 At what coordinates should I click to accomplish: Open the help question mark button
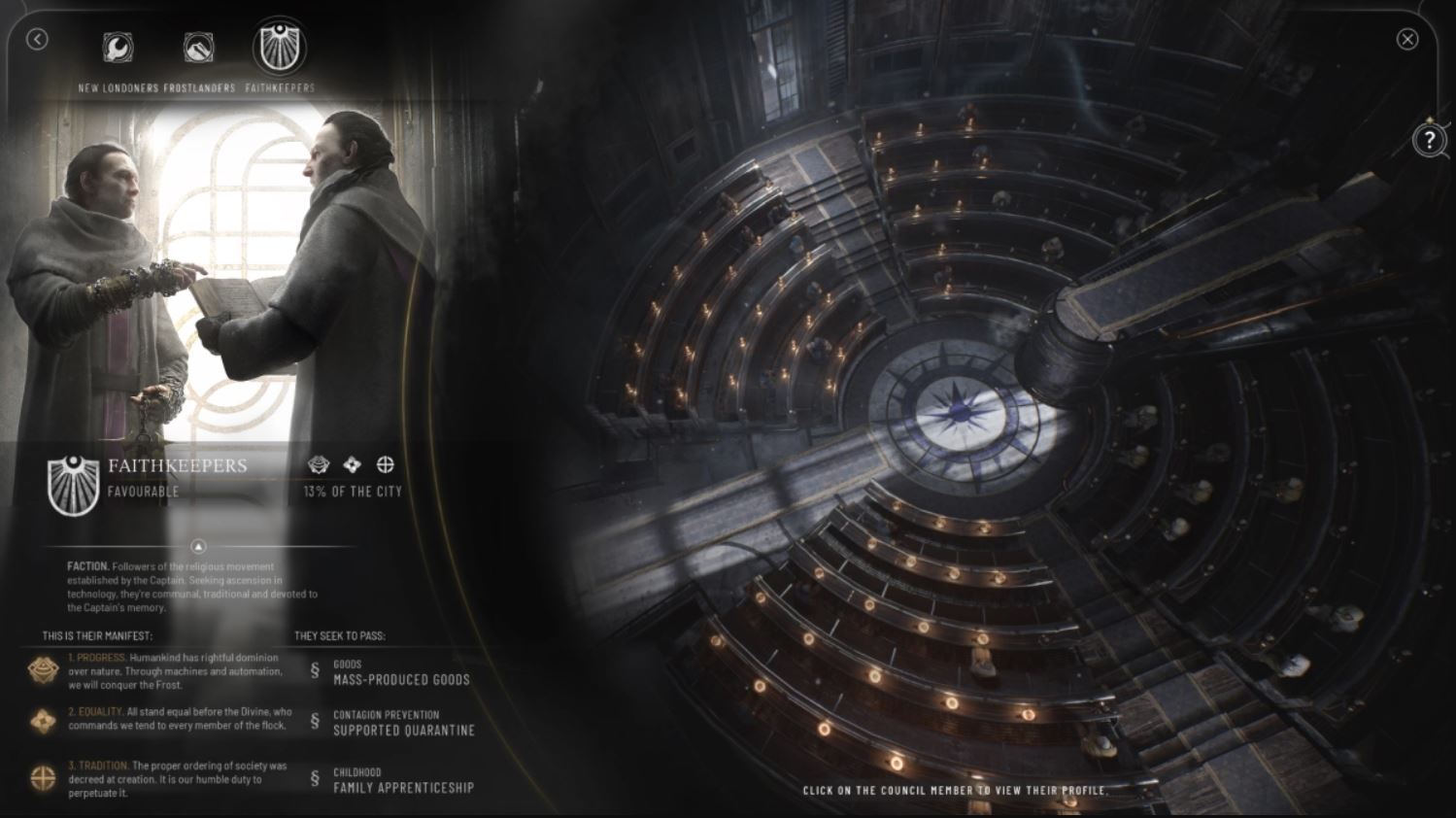point(1429,140)
